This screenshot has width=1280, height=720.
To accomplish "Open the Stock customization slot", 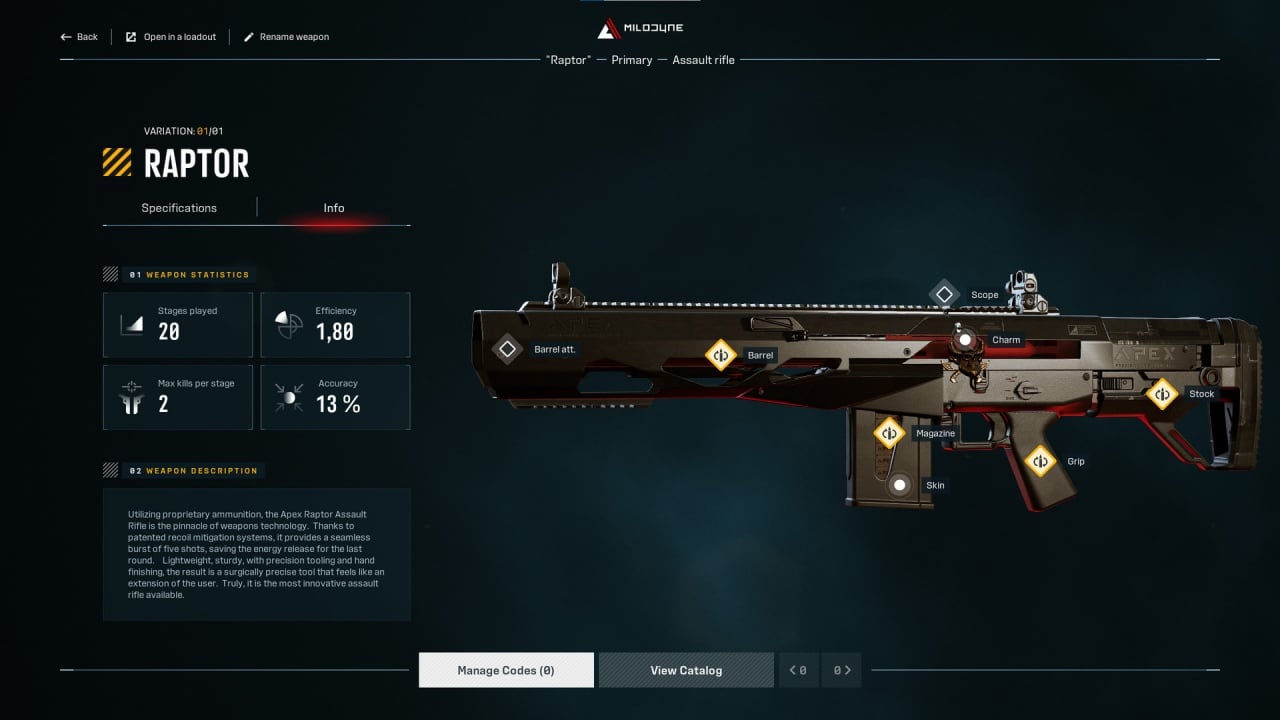I will pyautogui.click(x=1162, y=394).
